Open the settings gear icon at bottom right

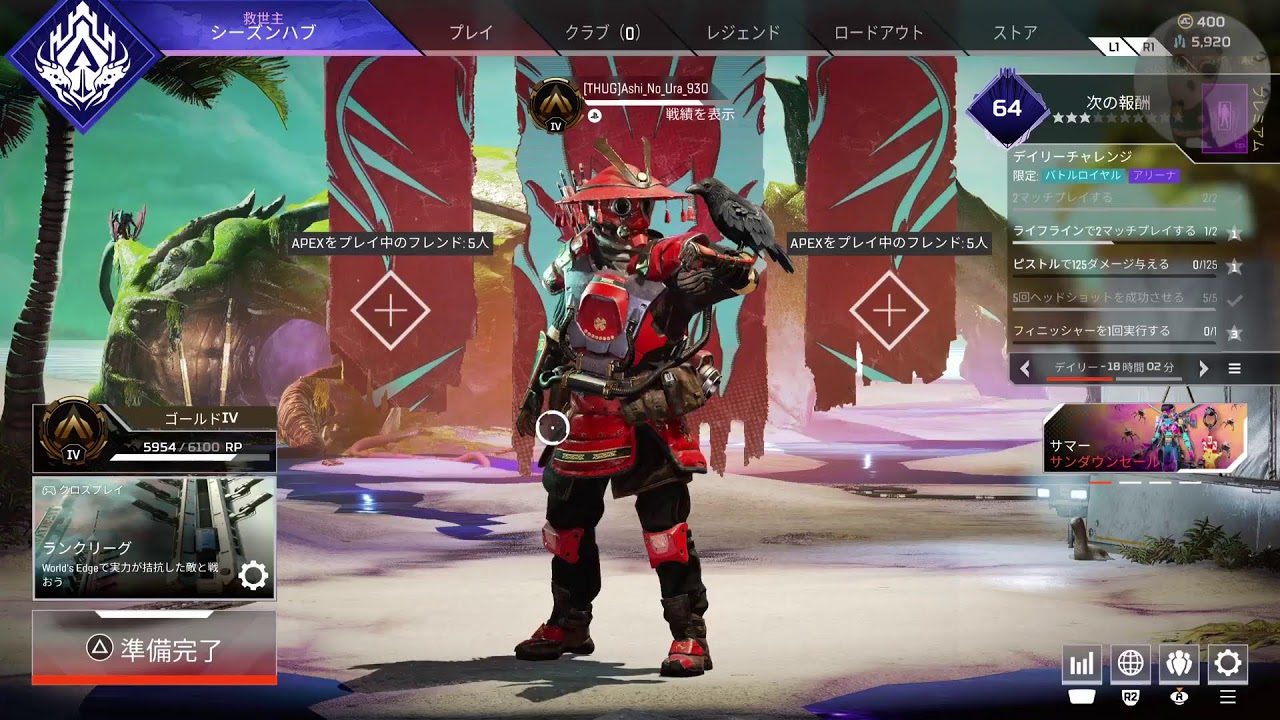(x=1228, y=663)
